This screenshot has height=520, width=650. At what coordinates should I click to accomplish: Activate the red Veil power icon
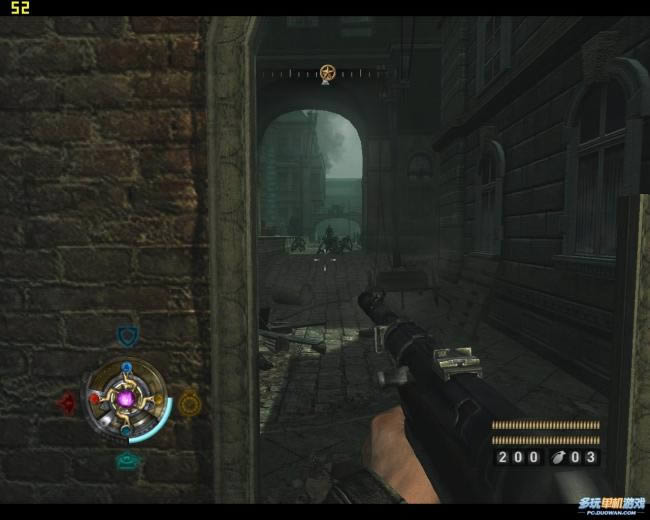(67, 403)
